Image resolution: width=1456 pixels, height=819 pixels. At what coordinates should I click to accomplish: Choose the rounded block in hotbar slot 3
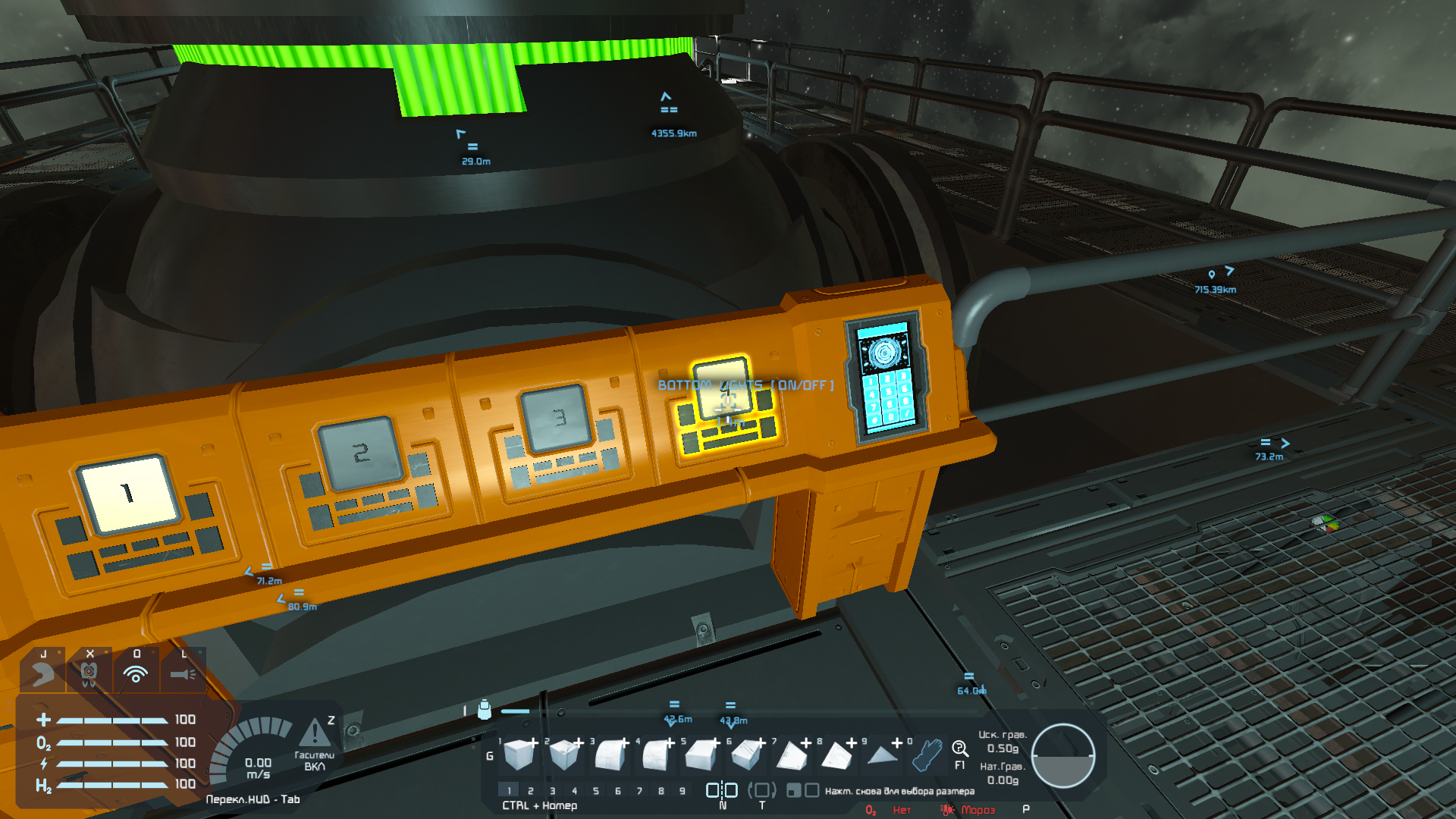point(610,755)
